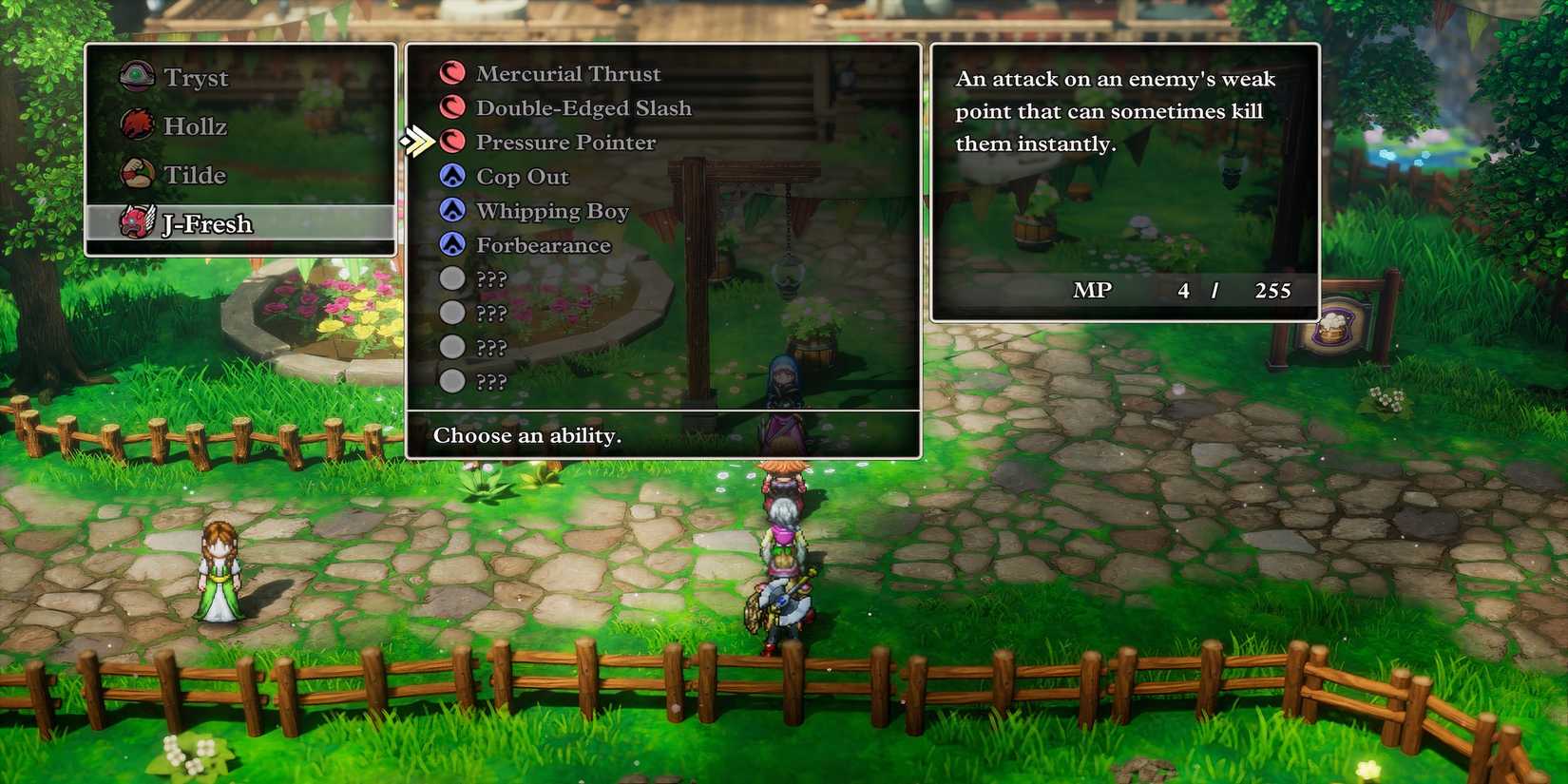This screenshot has width=1568, height=784.
Task: Click the MP 4/255 value display
Action: click(x=1183, y=291)
